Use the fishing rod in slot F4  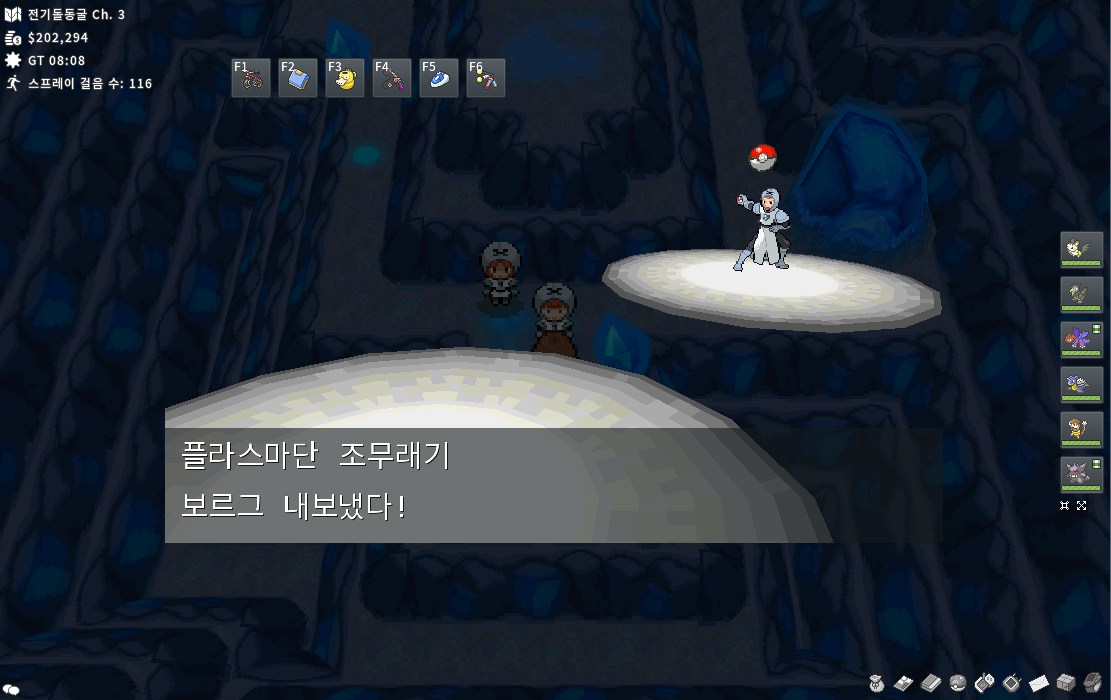392,78
